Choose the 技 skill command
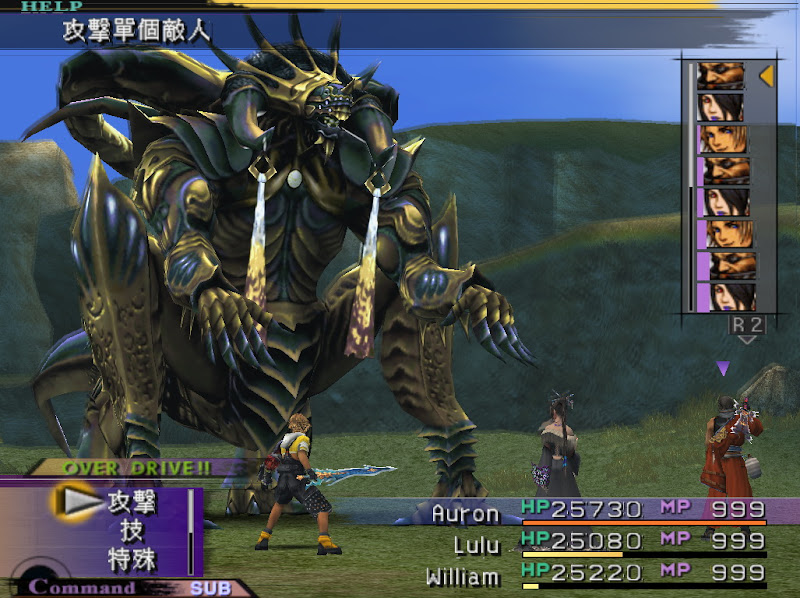 tap(132, 531)
